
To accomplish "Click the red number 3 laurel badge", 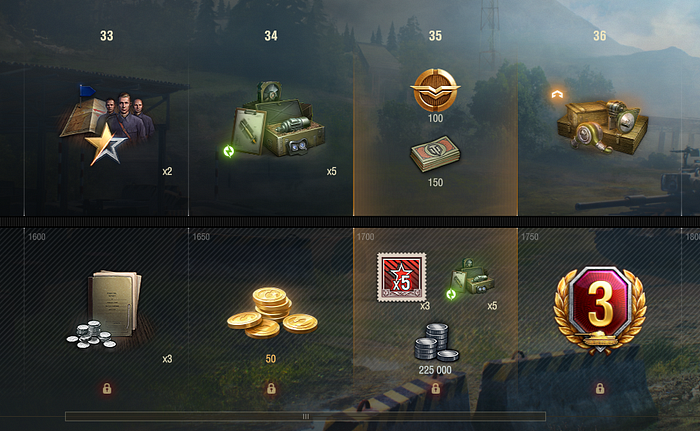I will coord(599,303).
